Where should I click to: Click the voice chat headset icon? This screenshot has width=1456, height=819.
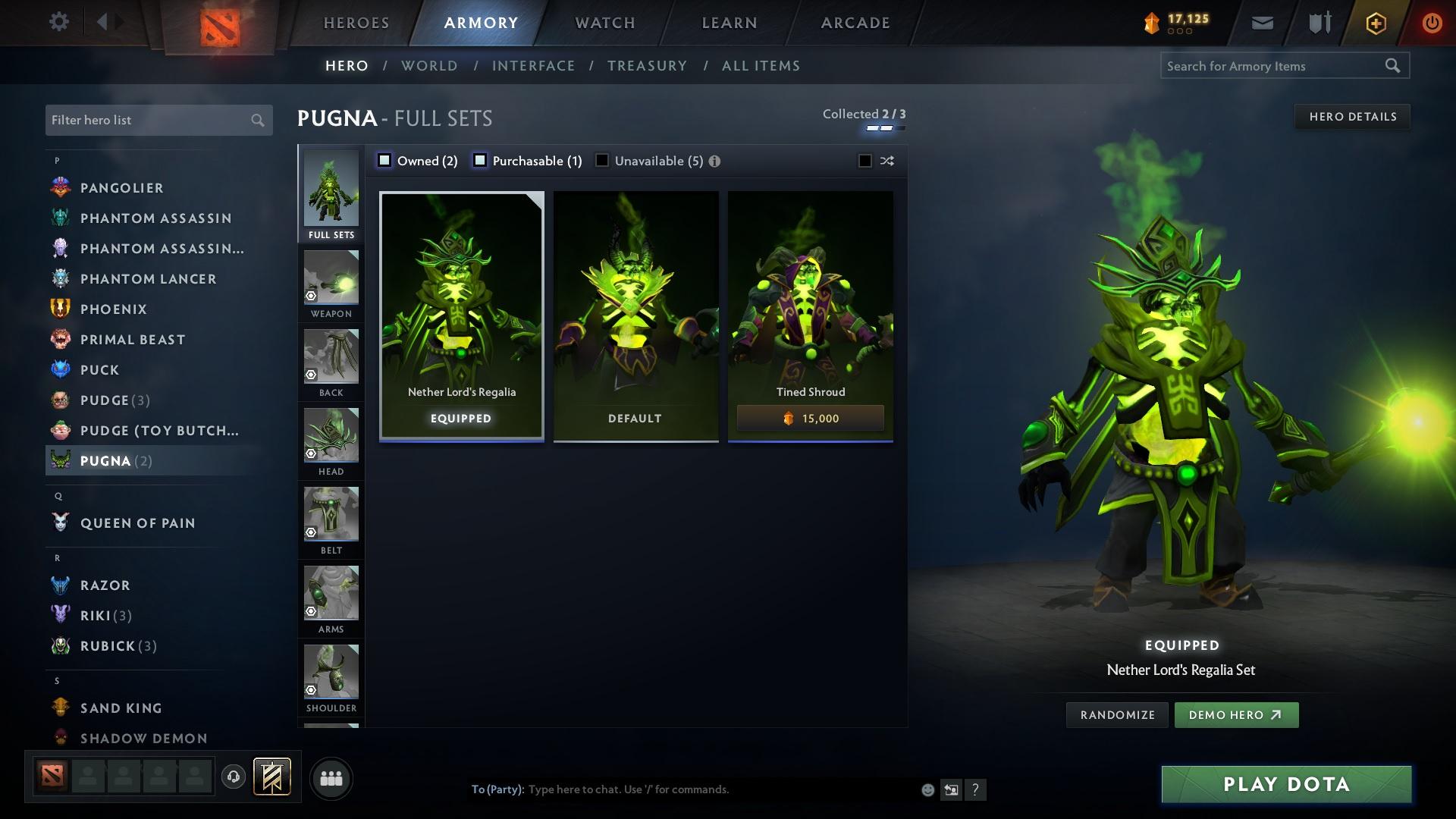(232, 778)
